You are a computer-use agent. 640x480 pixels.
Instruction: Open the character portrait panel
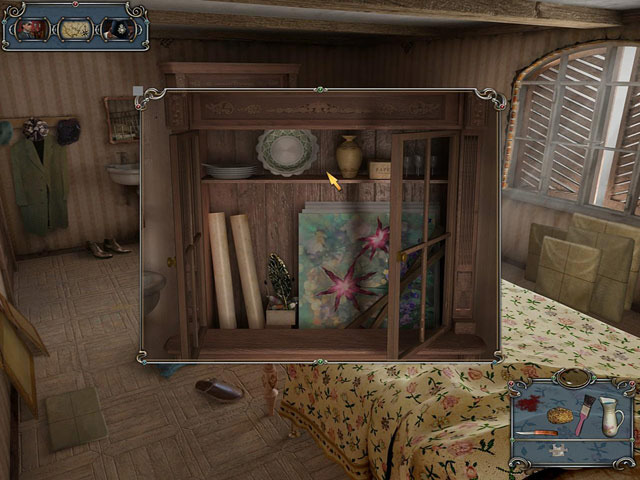click(30, 29)
